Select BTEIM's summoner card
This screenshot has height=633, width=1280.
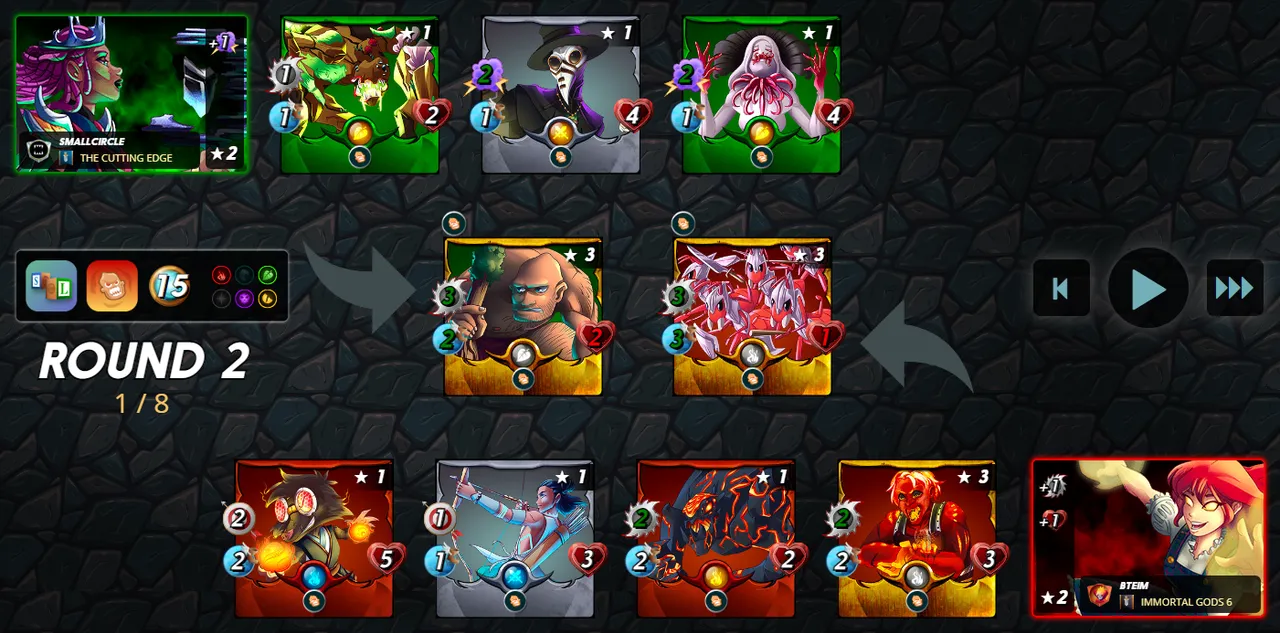coord(1148,538)
